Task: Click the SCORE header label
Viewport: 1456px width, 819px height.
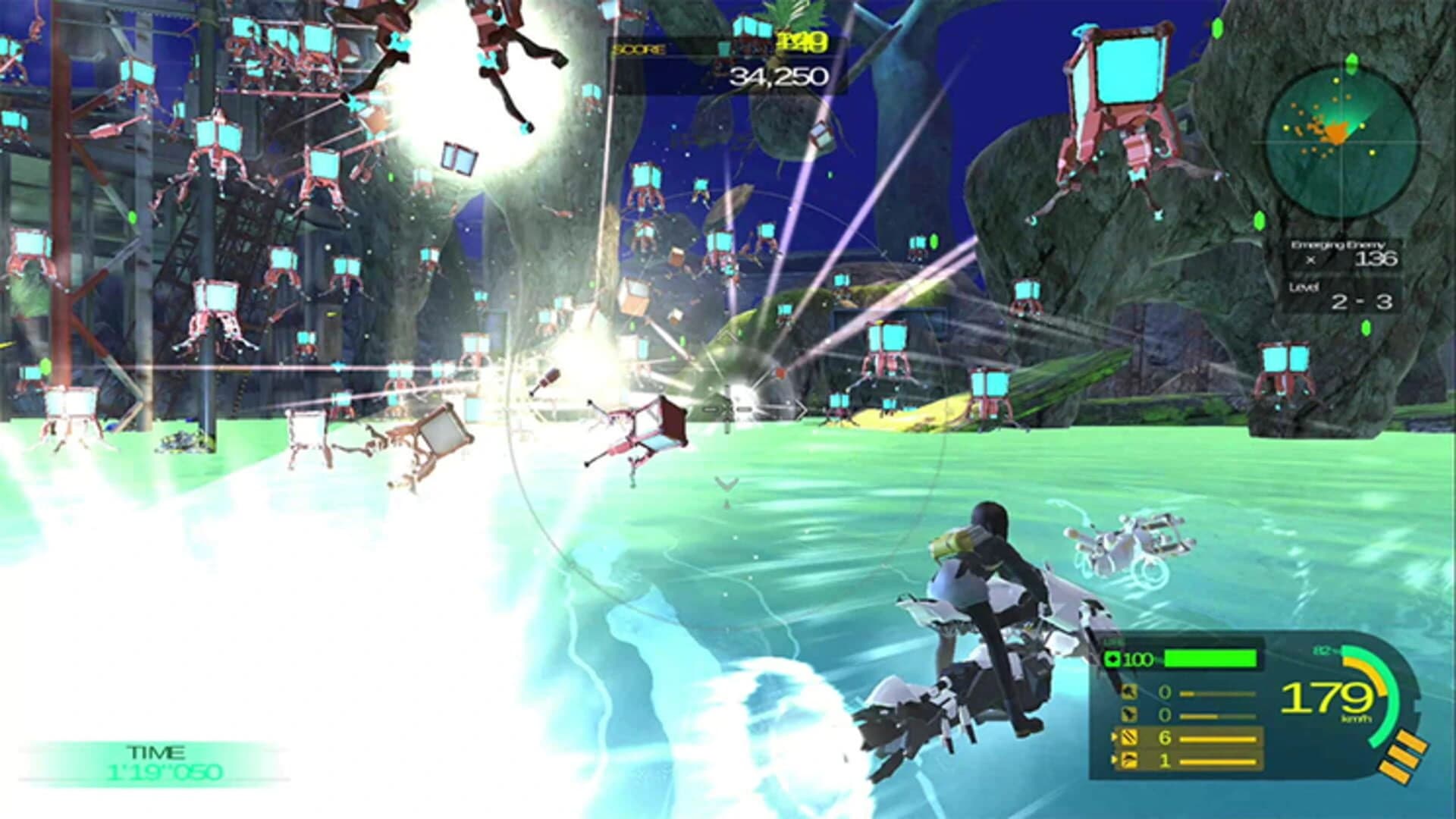Action: click(x=639, y=48)
